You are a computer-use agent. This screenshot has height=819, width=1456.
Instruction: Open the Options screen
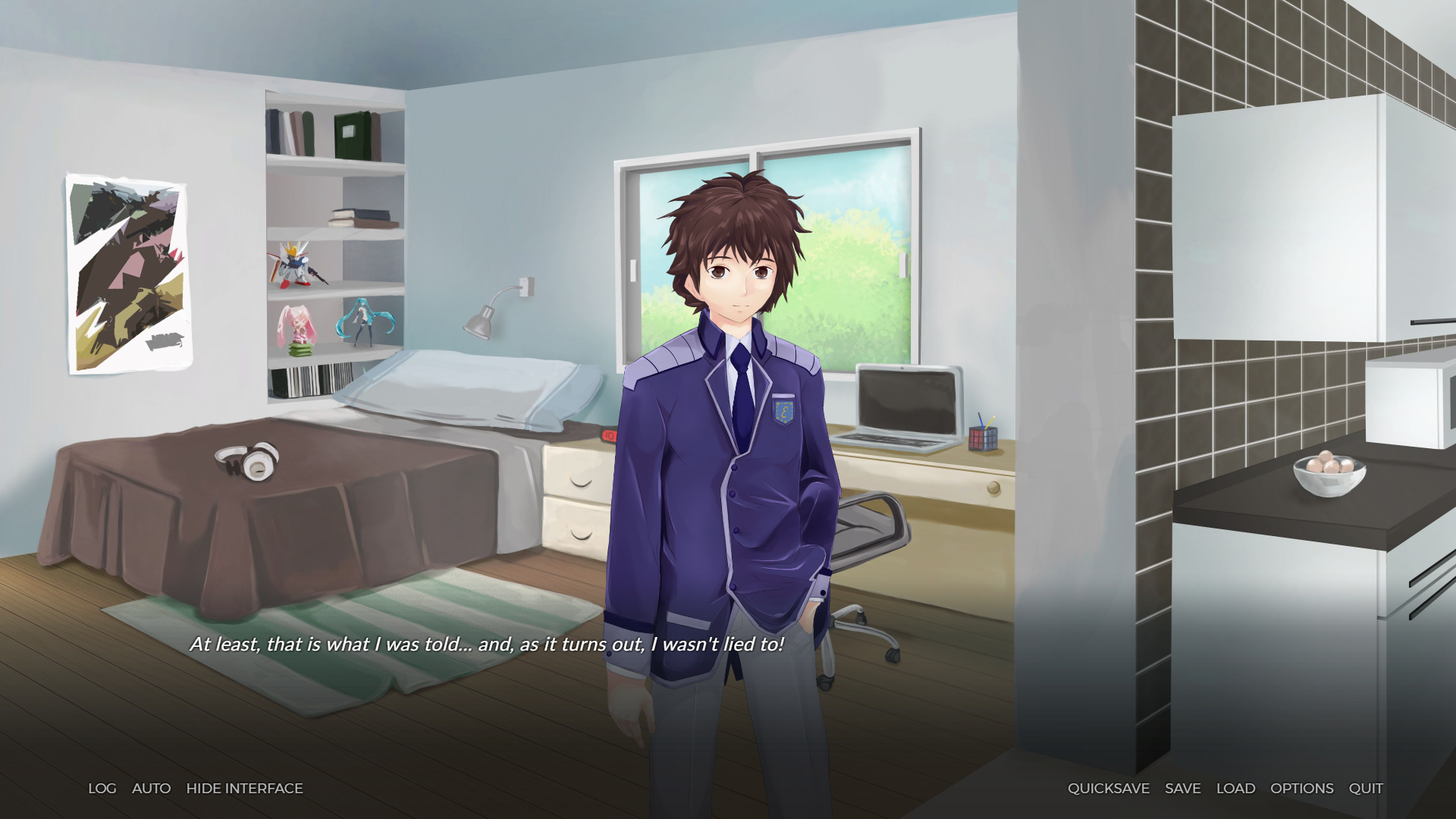pos(1301,789)
